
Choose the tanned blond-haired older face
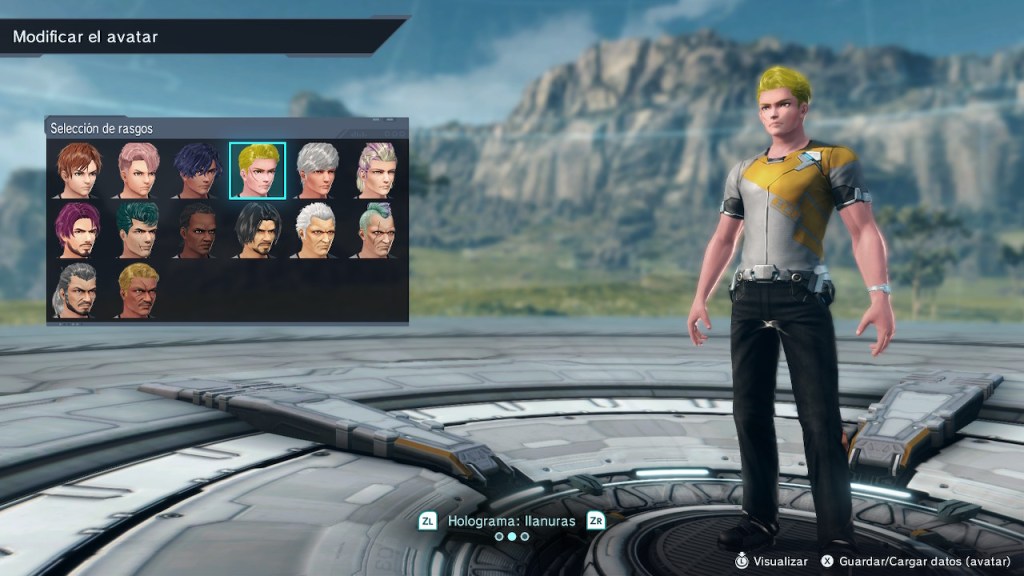(x=138, y=290)
